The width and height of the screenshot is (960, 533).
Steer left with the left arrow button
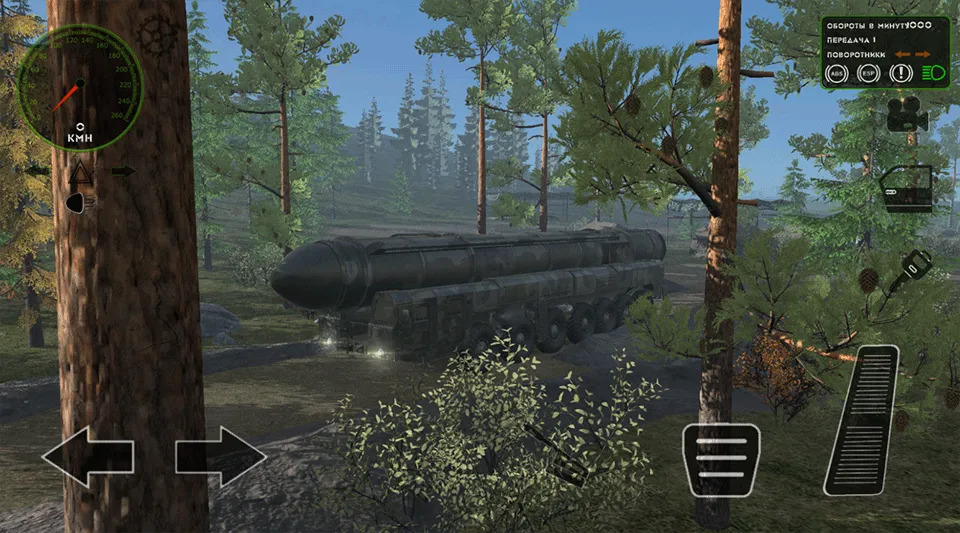tap(87, 457)
